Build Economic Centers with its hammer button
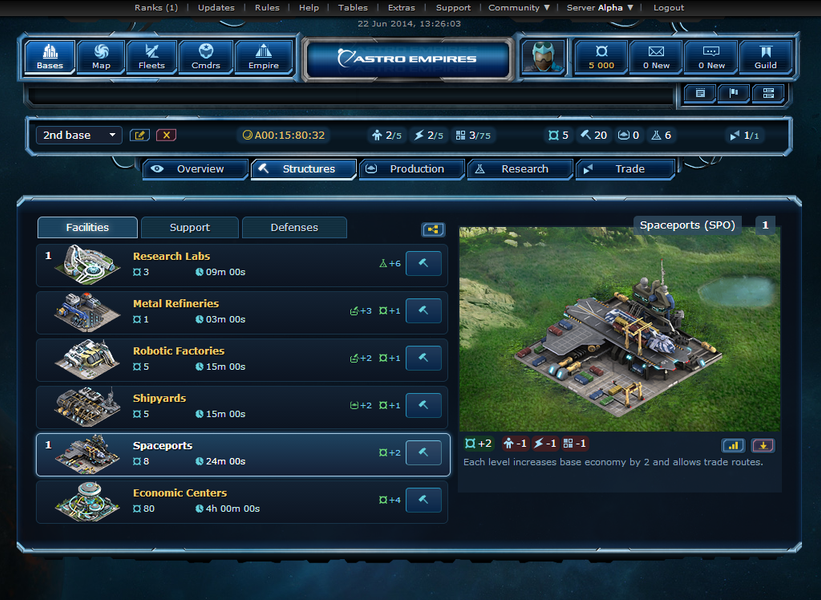Viewport: 821px width, 600px height. 423,500
